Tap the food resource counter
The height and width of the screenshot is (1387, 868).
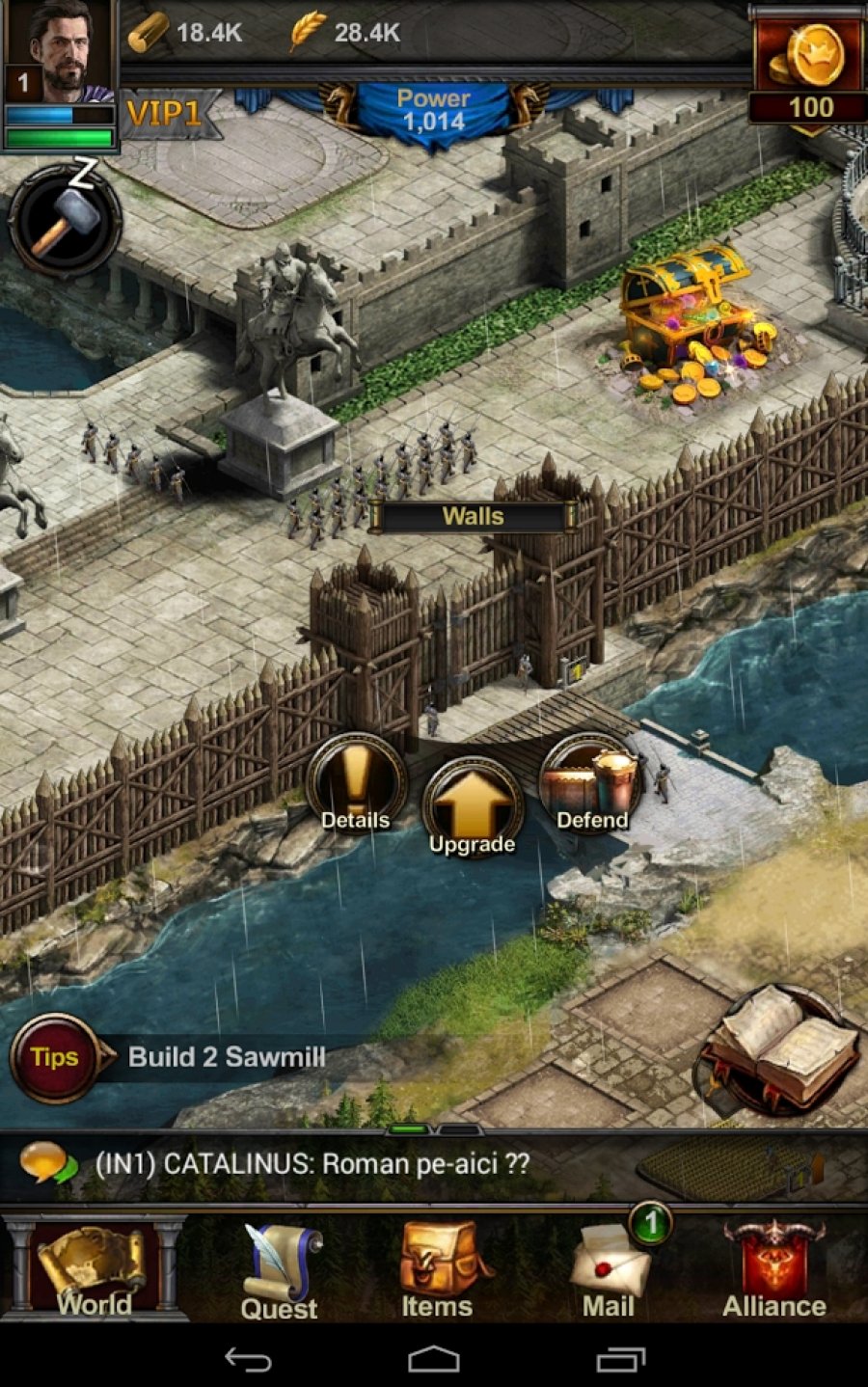[x=345, y=33]
